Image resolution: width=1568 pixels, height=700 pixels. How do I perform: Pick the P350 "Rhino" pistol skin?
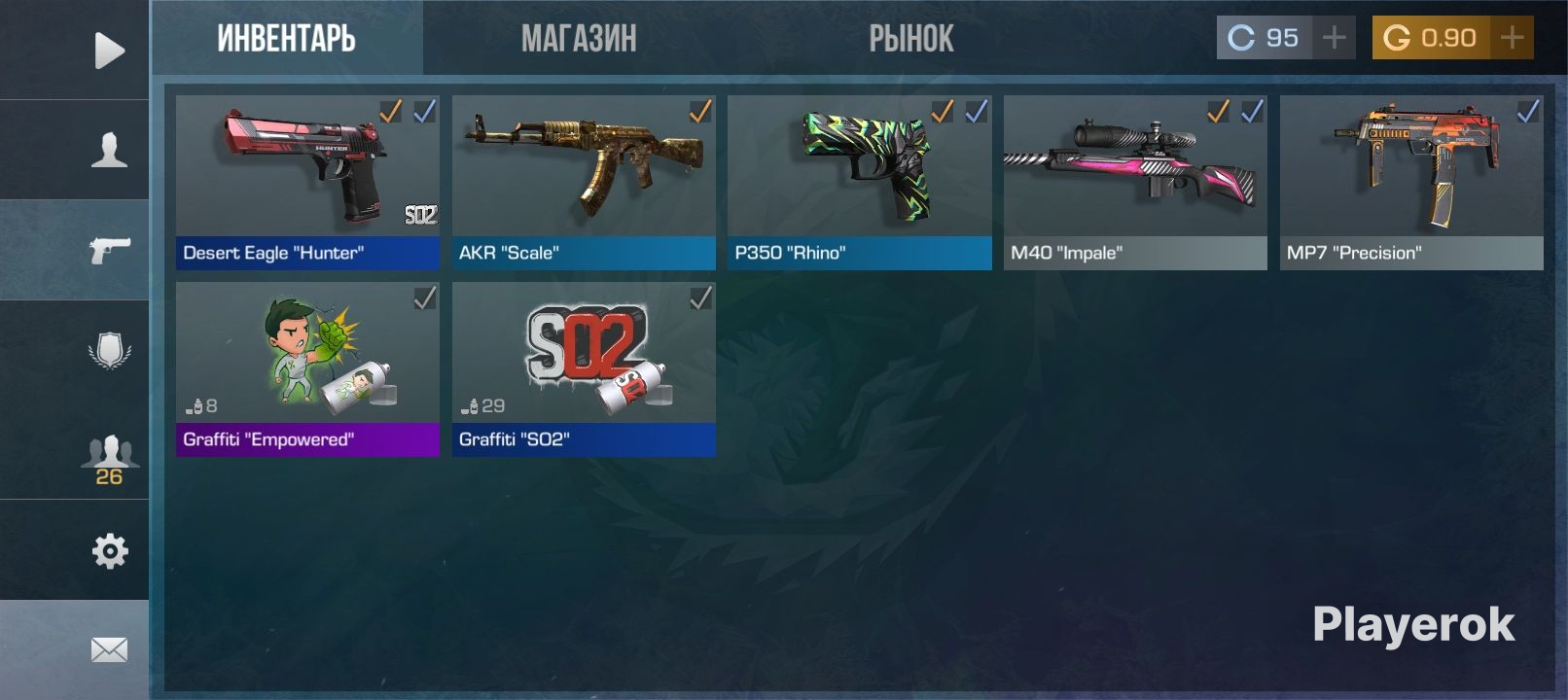point(859,183)
